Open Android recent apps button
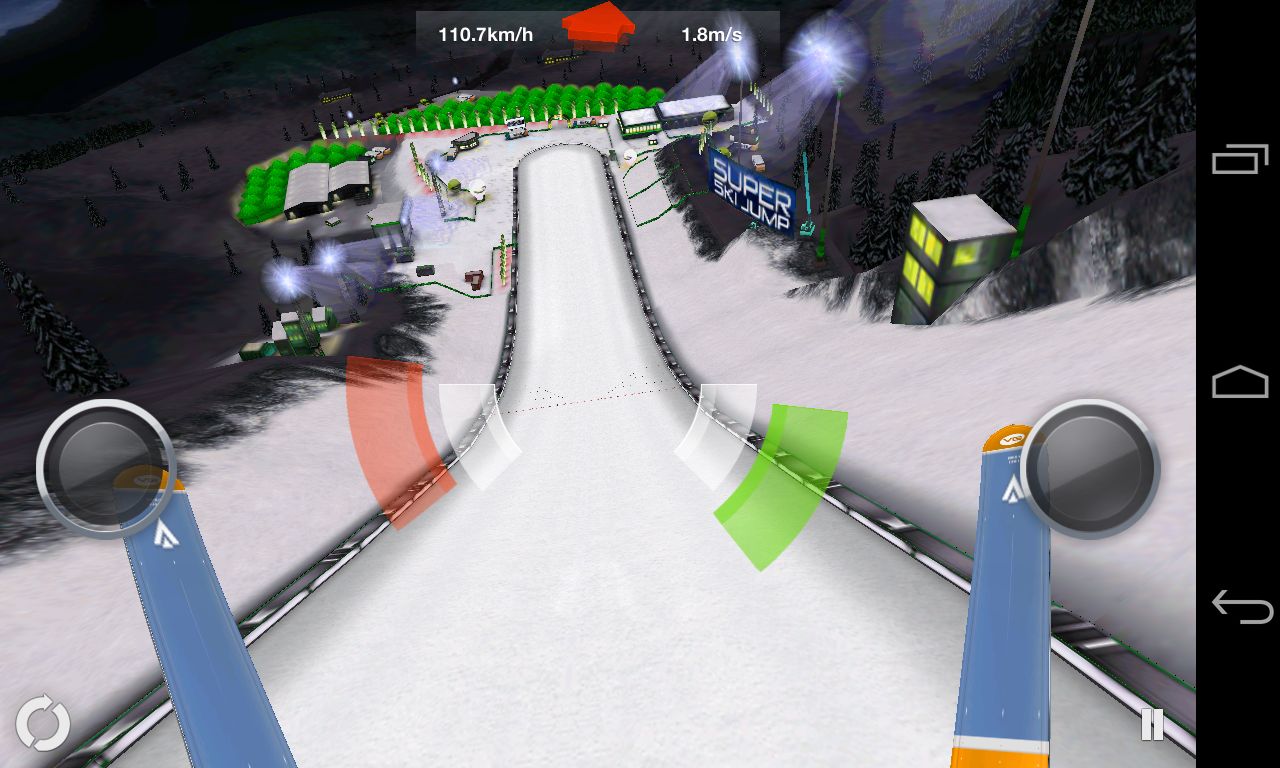Viewport: 1280px width, 768px height. click(x=1239, y=160)
